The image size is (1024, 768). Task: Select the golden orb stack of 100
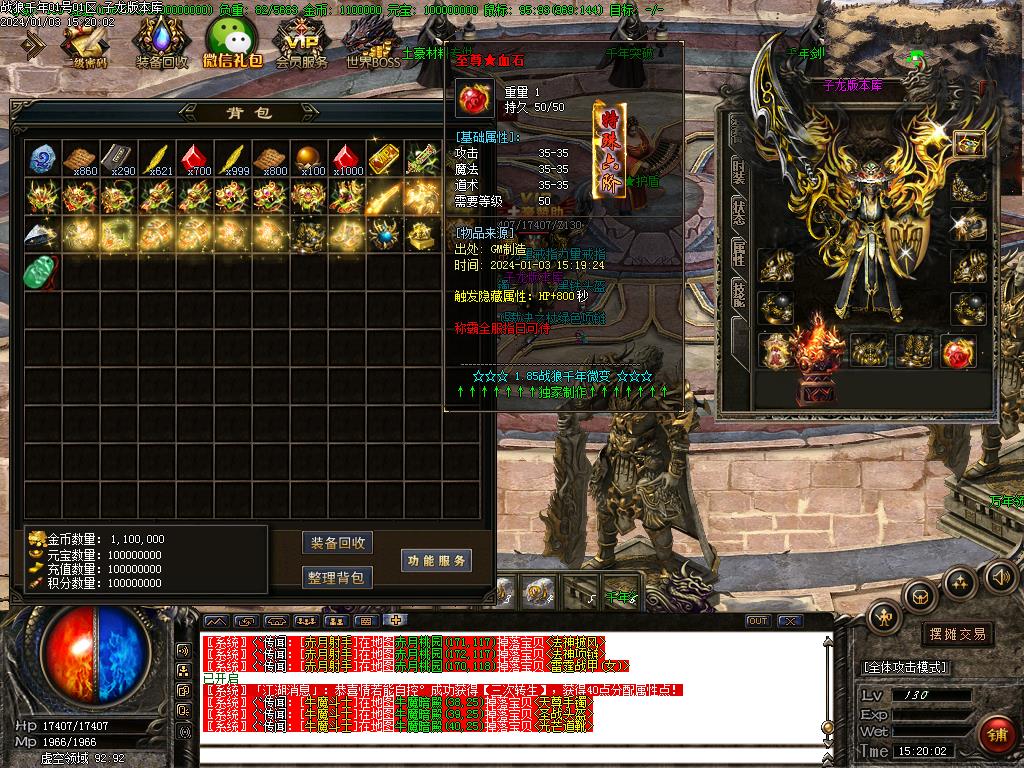(x=307, y=159)
